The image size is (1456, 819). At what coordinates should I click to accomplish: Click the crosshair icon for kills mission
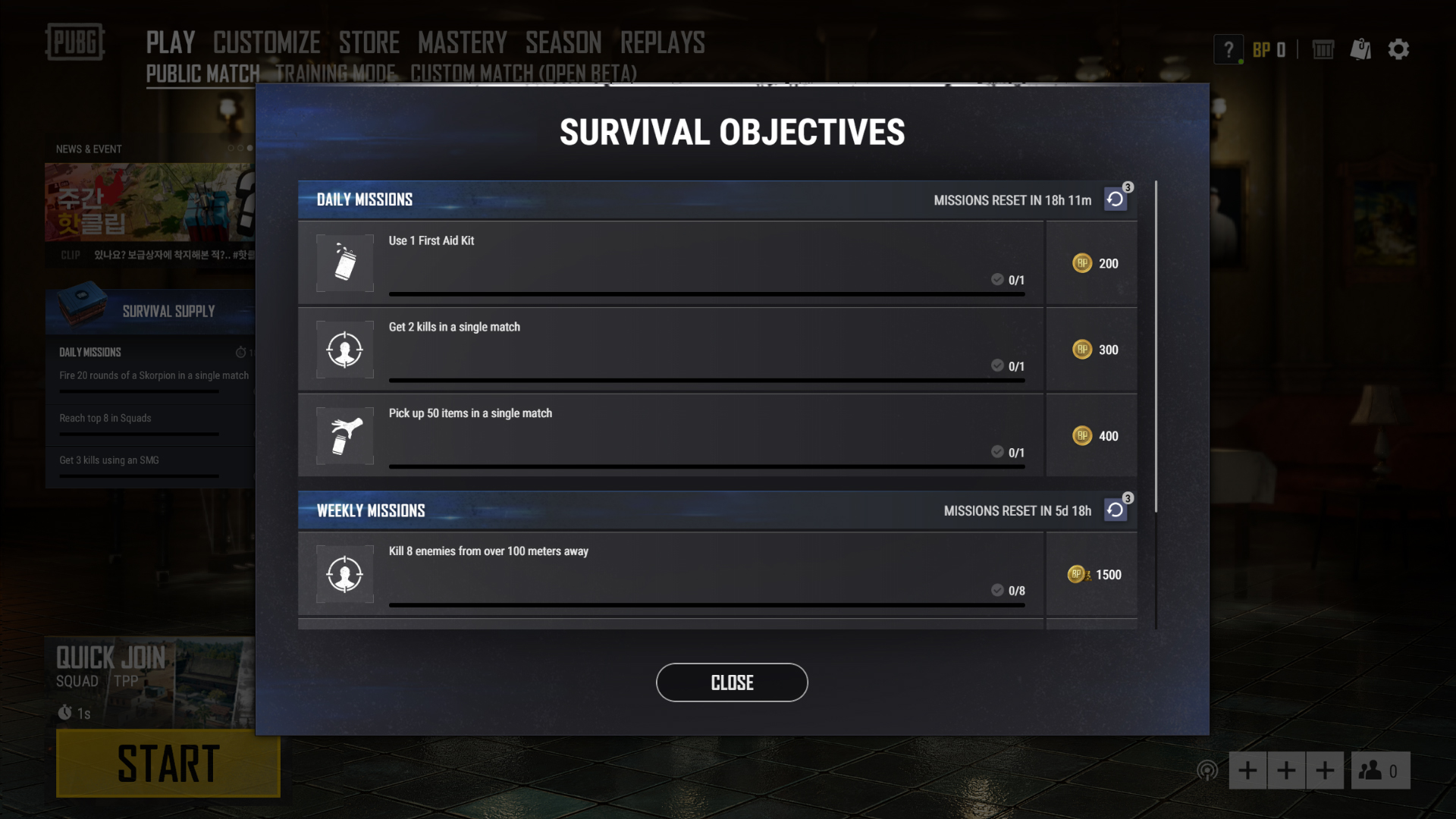tap(344, 349)
